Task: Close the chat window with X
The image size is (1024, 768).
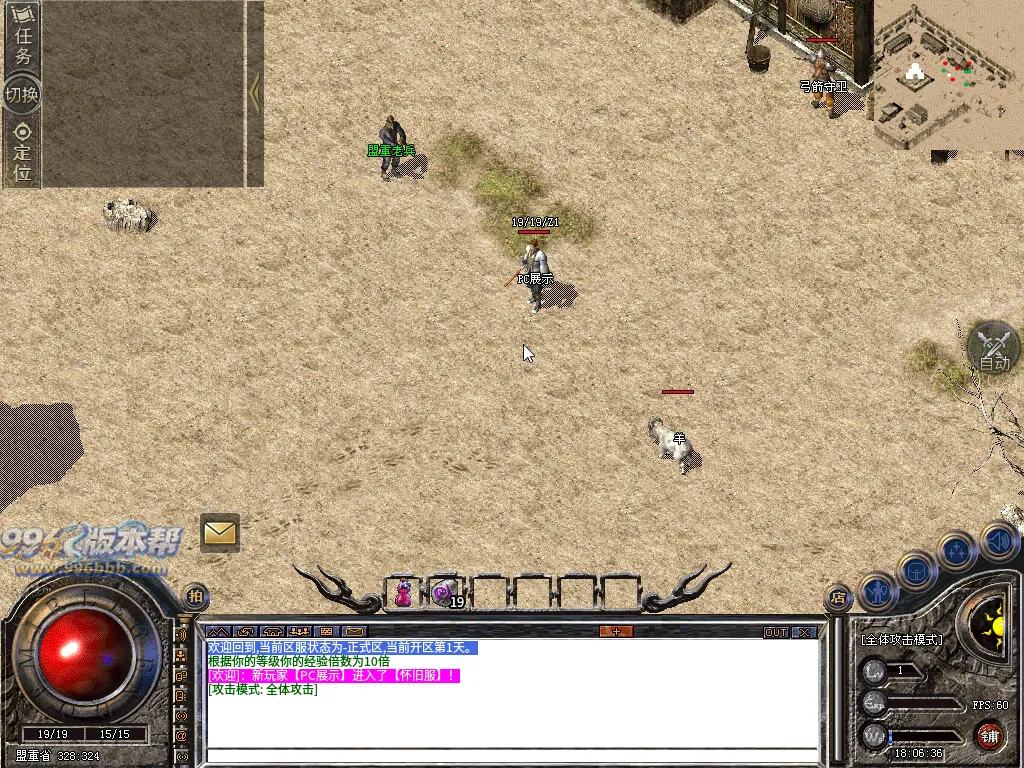Action: pyautogui.click(x=804, y=632)
